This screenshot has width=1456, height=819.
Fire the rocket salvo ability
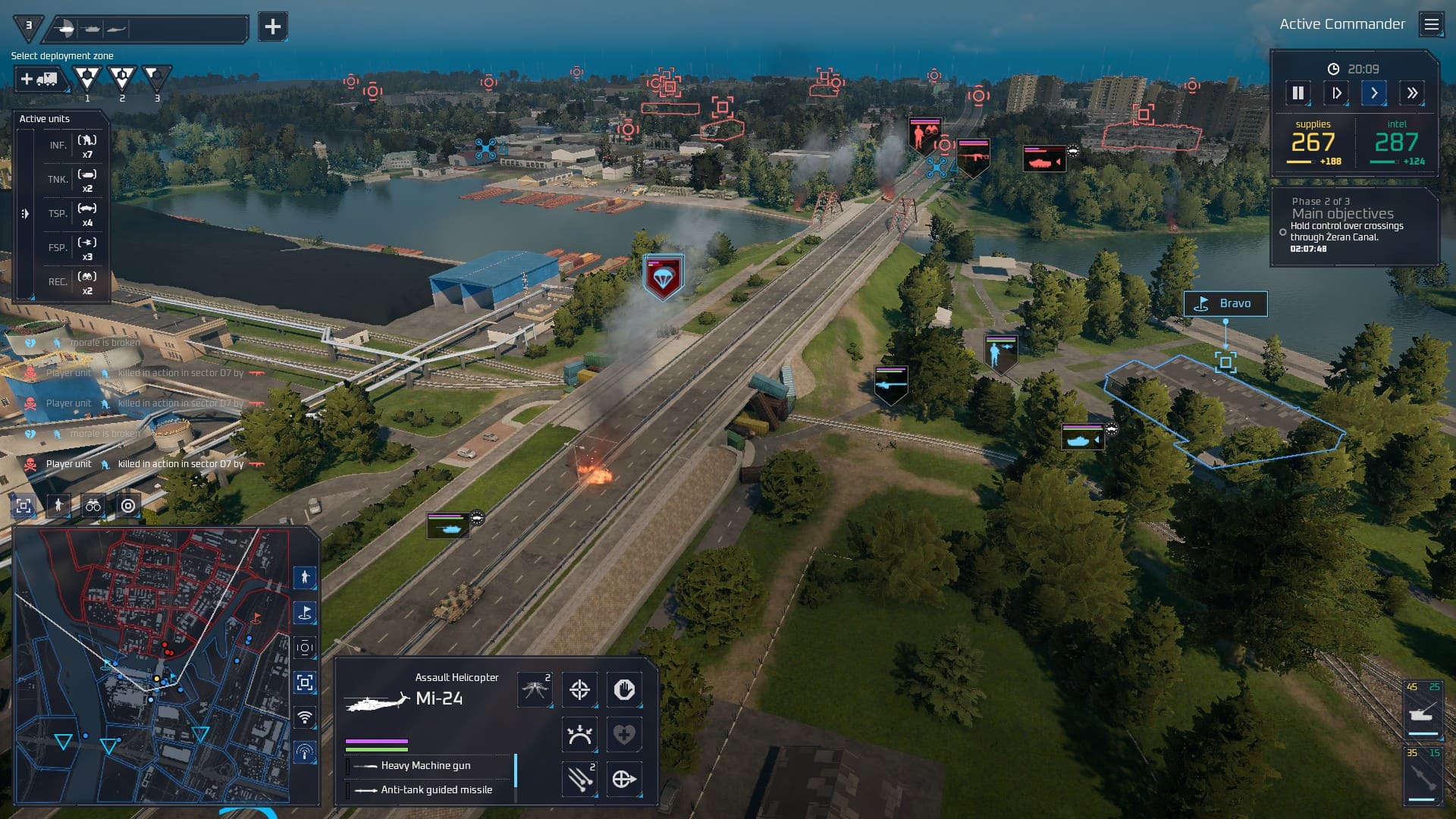tap(579, 779)
